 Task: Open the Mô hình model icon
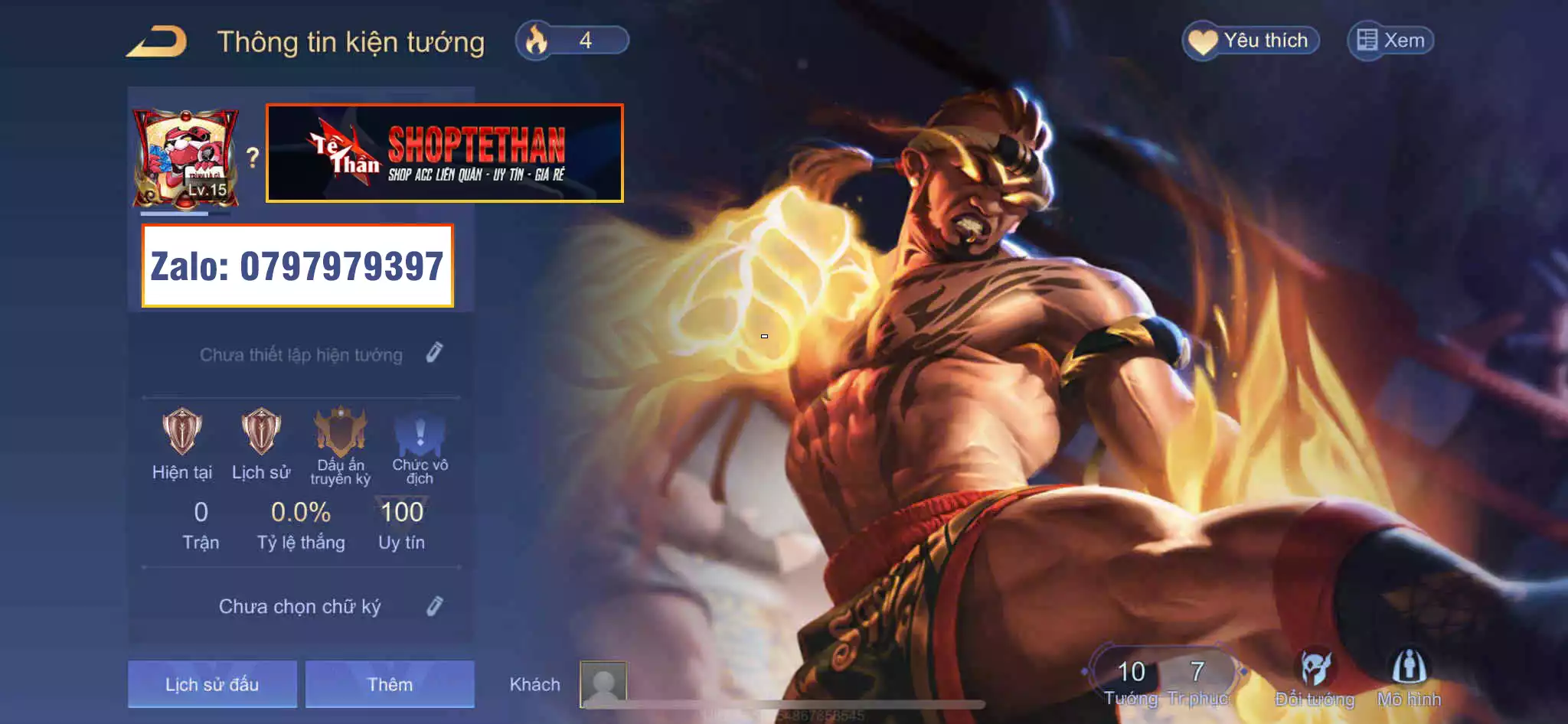pos(1409,670)
